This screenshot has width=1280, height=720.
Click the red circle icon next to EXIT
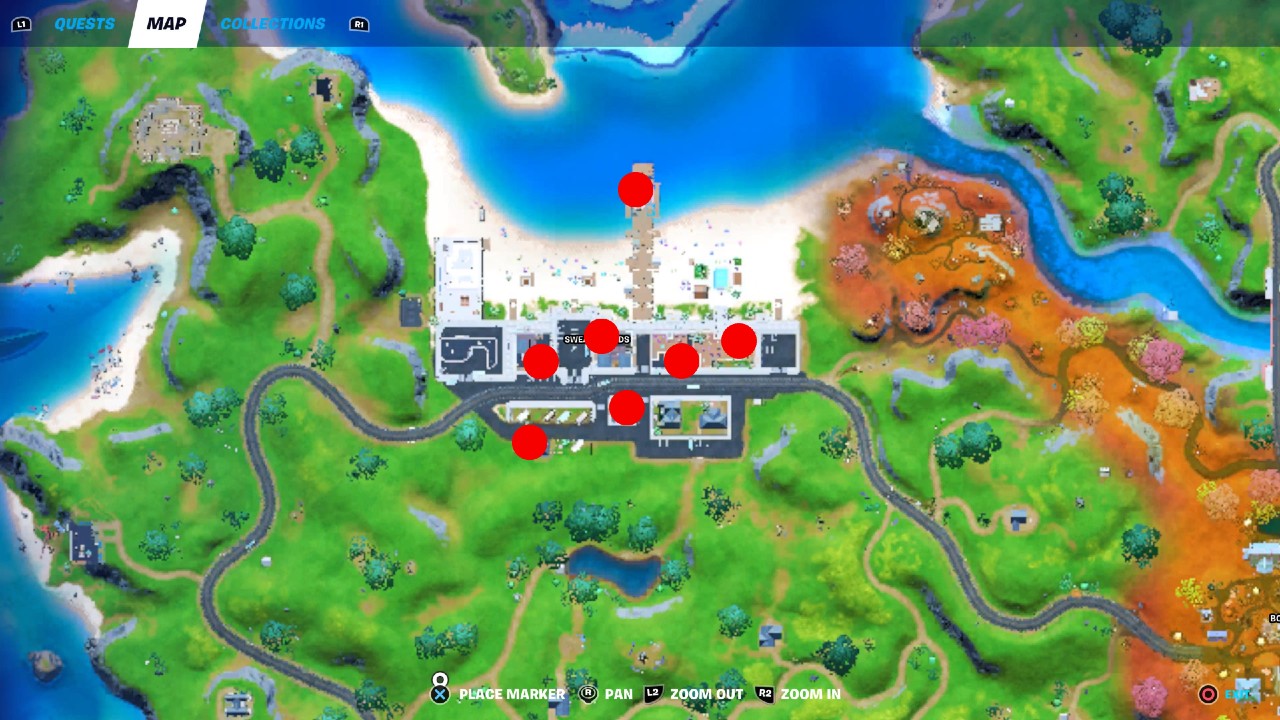1207,693
